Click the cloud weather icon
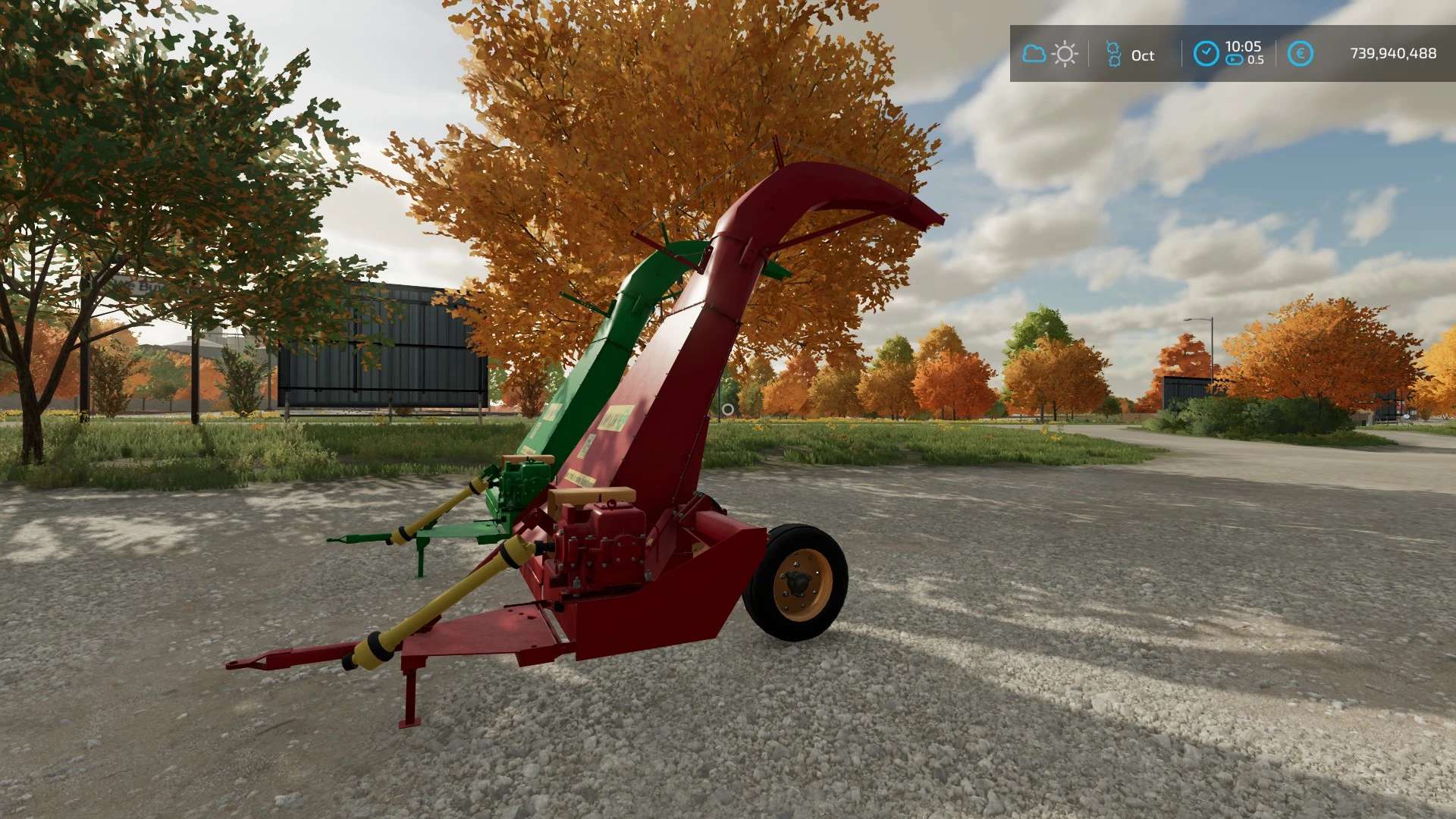Image resolution: width=1456 pixels, height=819 pixels. click(x=1034, y=54)
